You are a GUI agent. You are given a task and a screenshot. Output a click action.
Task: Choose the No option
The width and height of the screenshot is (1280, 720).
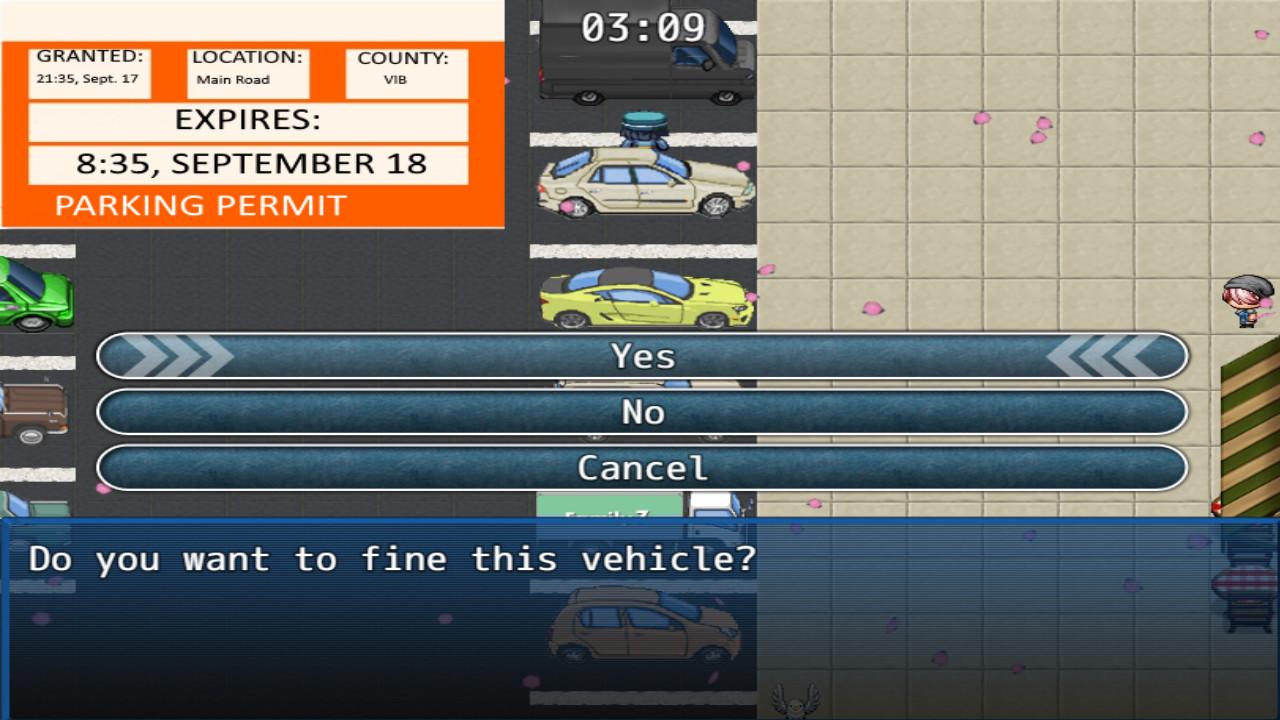click(x=640, y=412)
